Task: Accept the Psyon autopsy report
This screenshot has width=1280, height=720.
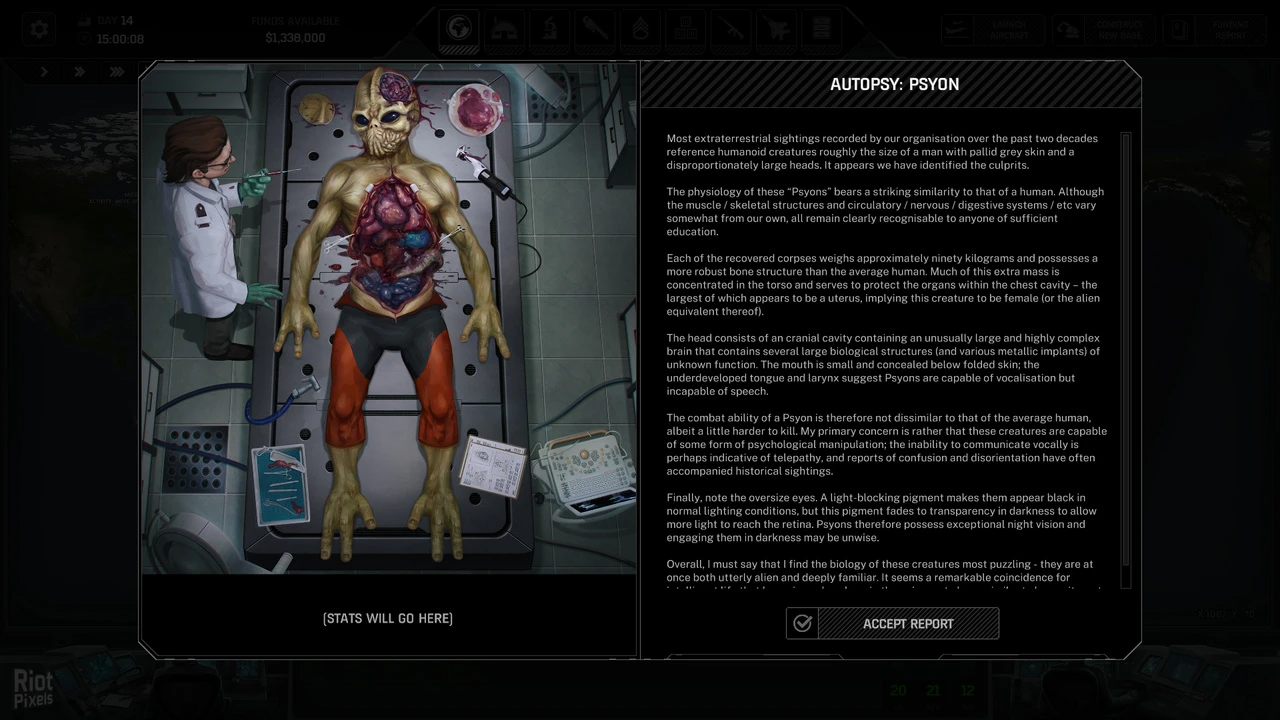Action: coord(892,624)
